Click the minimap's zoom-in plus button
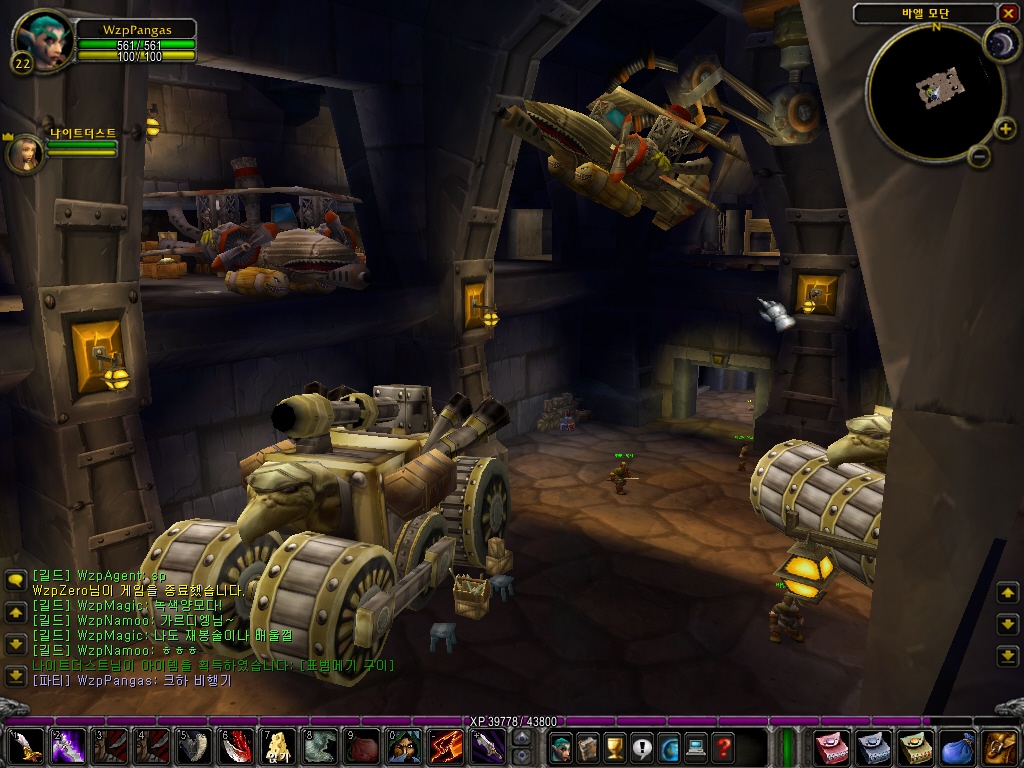The height and width of the screenshot is (768, 1024). point(1007,128)
